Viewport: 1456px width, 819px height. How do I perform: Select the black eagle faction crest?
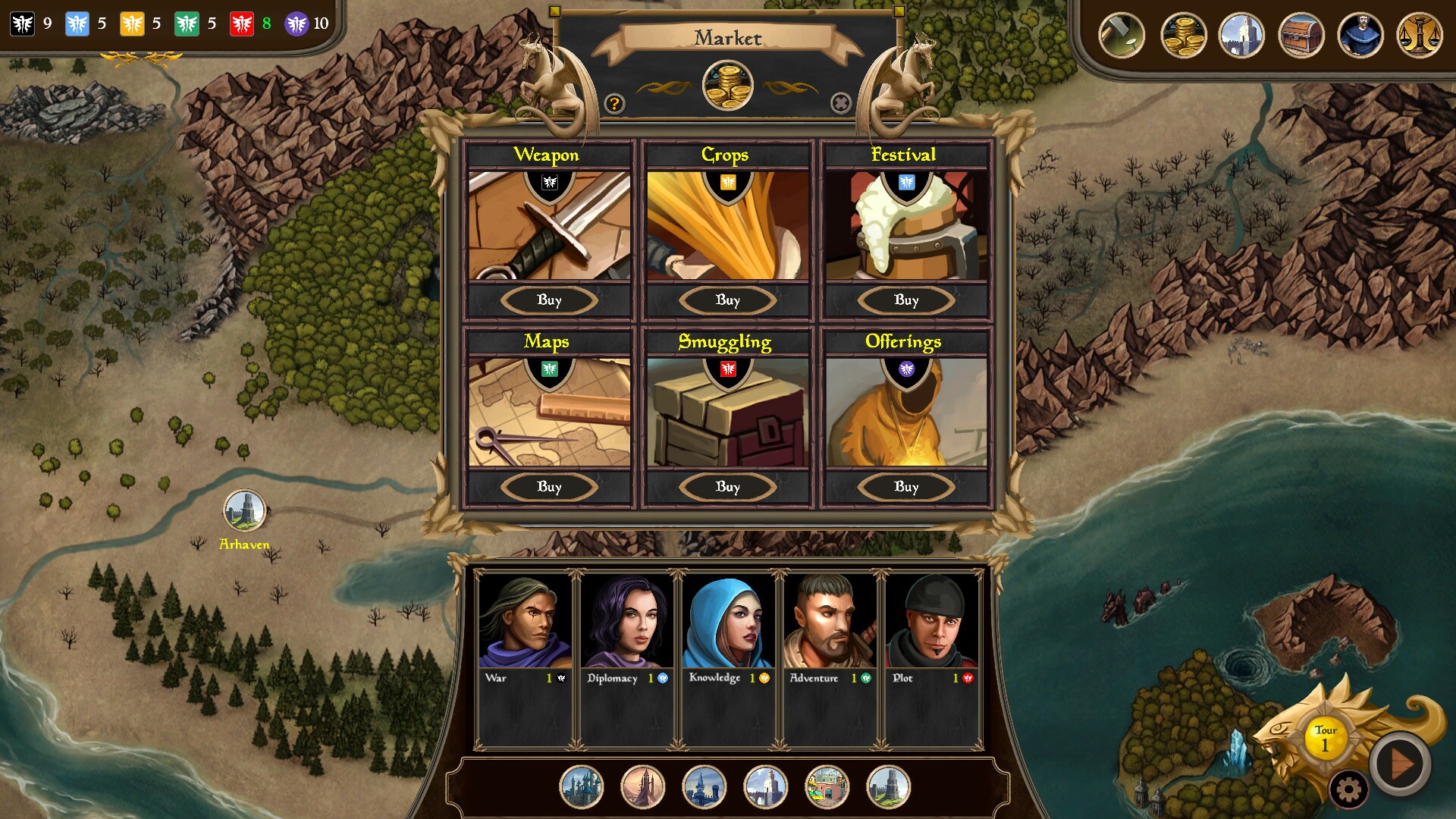20,24
